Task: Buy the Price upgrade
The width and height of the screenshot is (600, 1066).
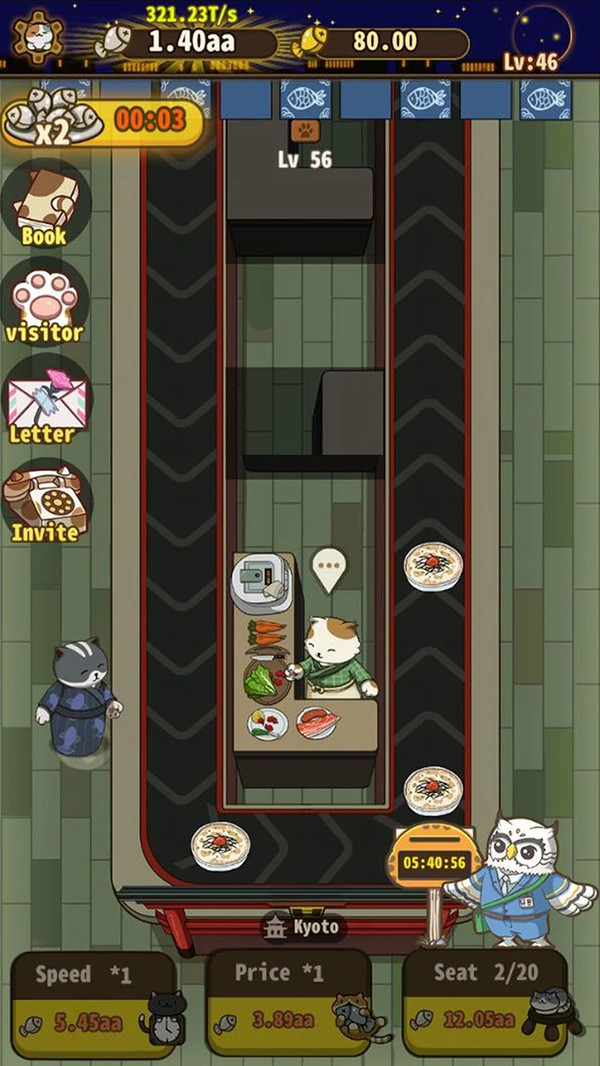Action: [x=289, y=1003]
